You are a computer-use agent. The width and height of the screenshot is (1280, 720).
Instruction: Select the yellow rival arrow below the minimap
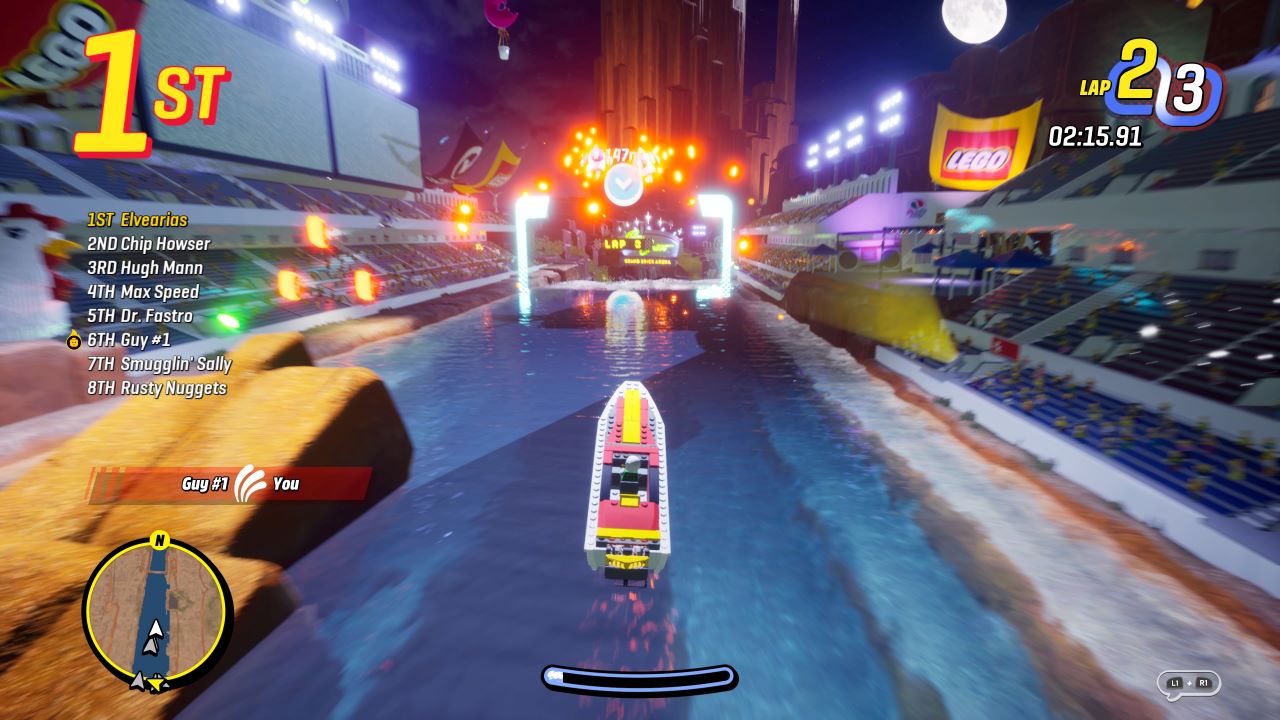pyautogui.click(x=158, y=684)
